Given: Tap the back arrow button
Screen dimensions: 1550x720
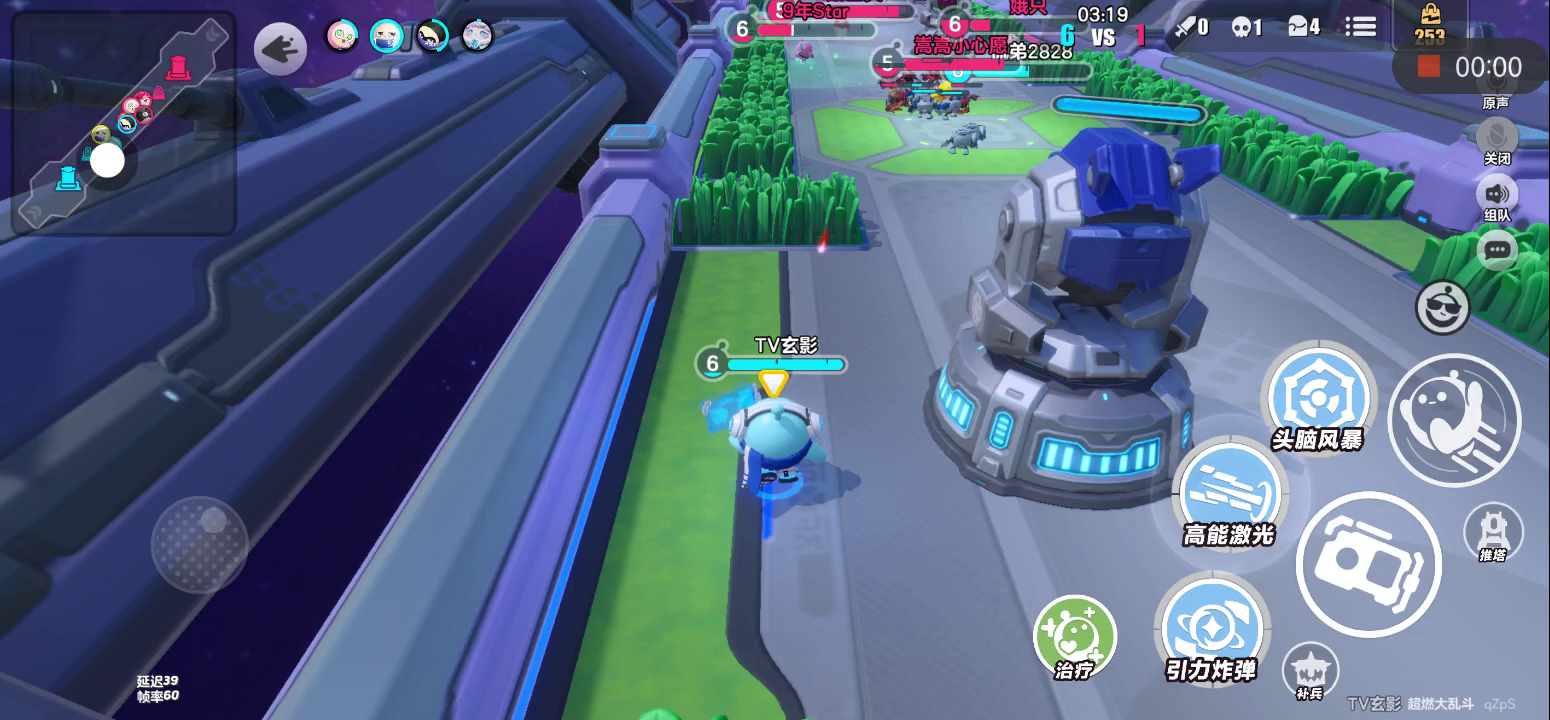Looking at the screenshot, I should 280,49.
